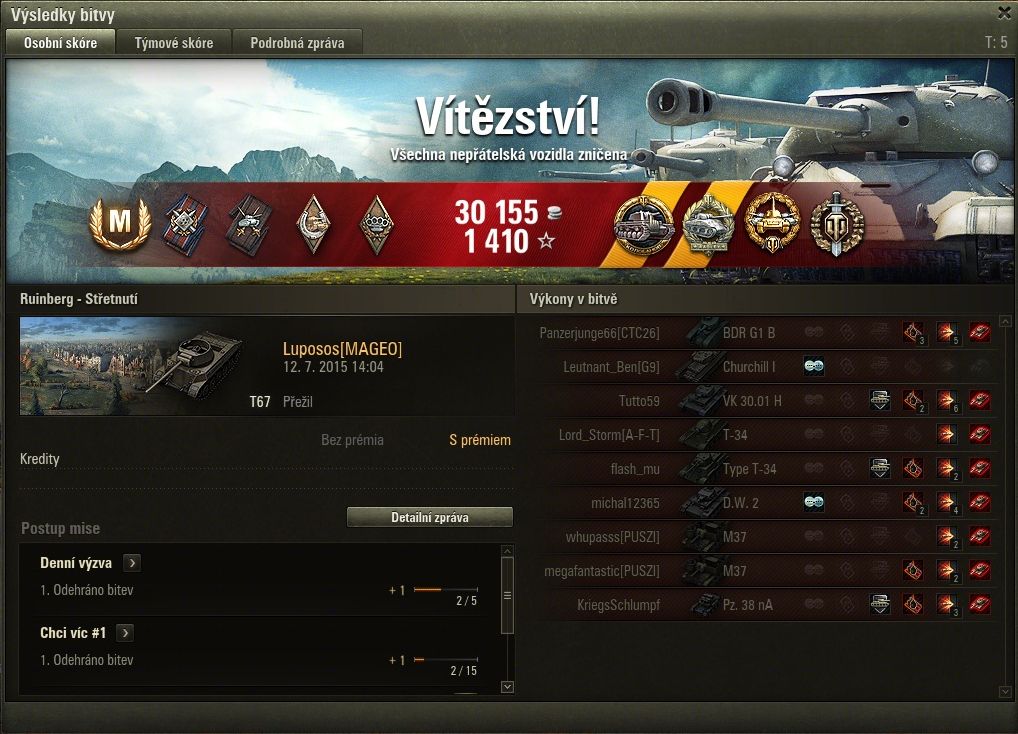The height and width of the screenshot is (734, 1018).
Task: Expand the Denní výzva mission arrow
Action: pos(131,563)
